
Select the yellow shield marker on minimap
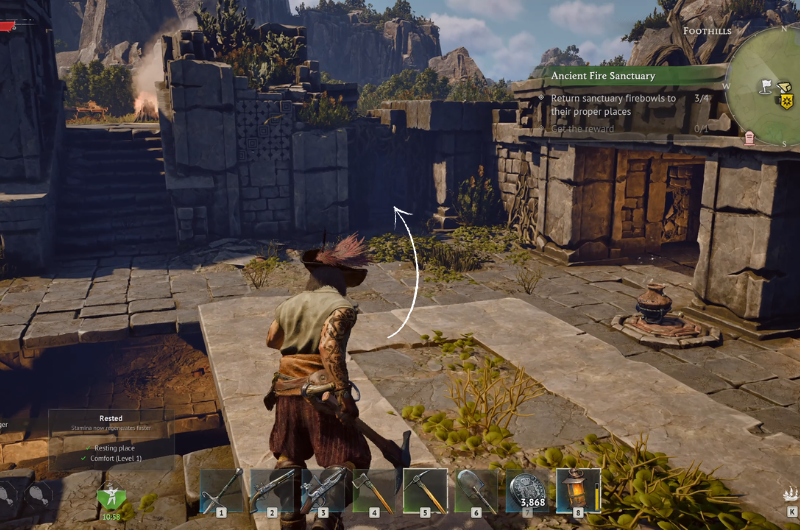[786, 101]
